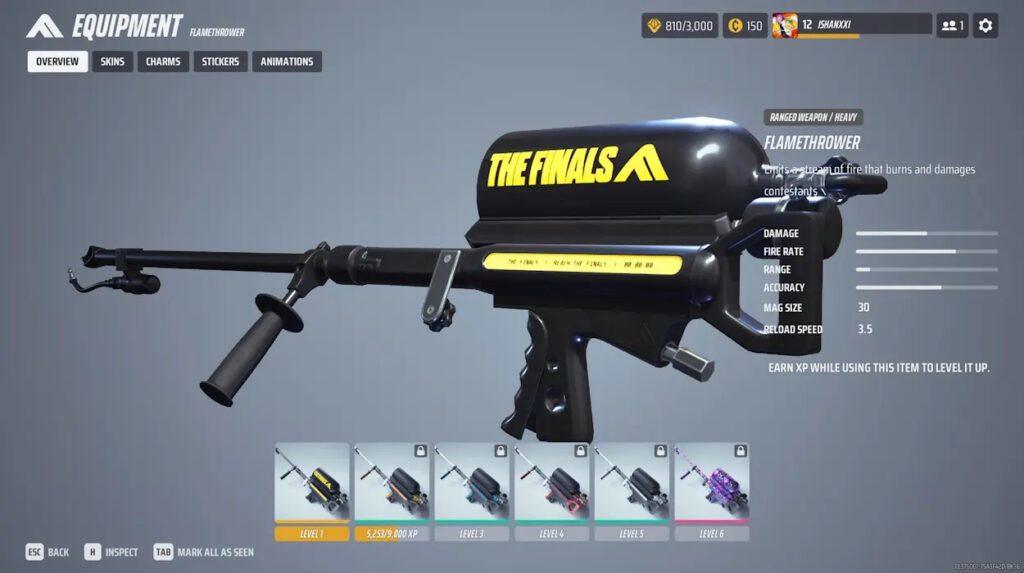1024x573 pixels.
Task: Click the 150 coin currency counter
Action: click(743, 26)
